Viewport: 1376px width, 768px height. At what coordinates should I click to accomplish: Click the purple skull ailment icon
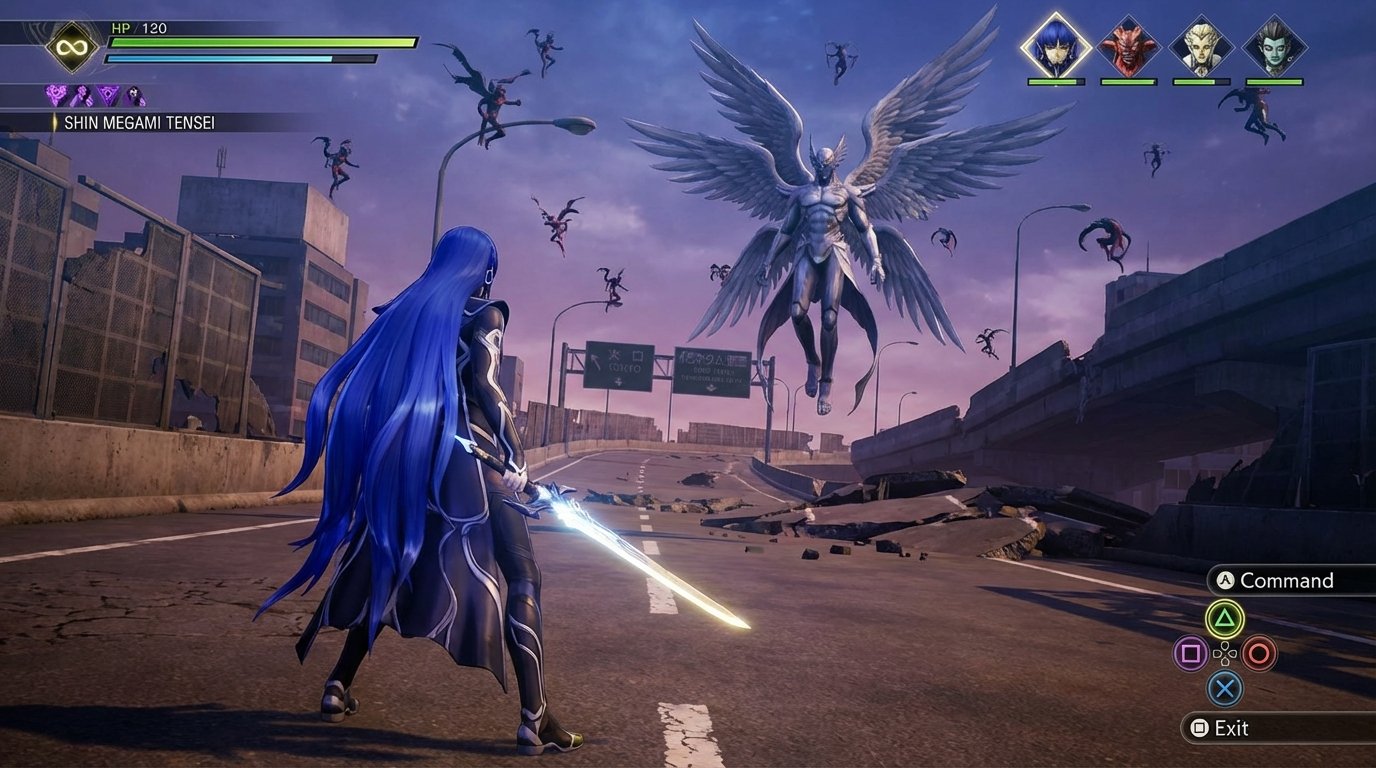click(x=135, y=95)
